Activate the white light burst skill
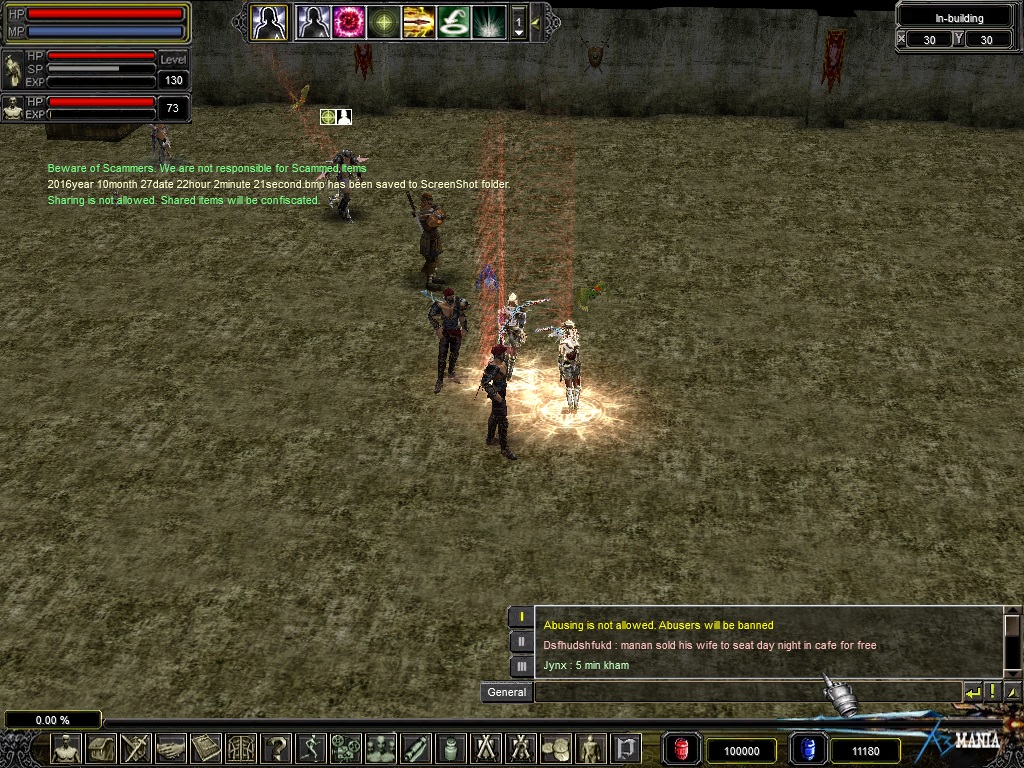The height and width of the screenshot is (768, 1024). (488, 21)
